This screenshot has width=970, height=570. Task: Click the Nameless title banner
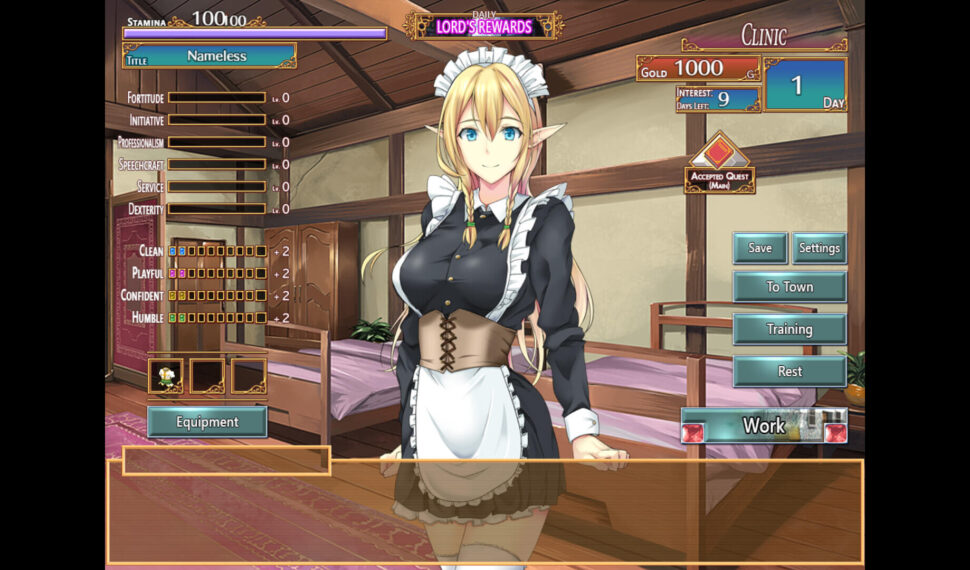pyautogui.click(x=216, y=56)
